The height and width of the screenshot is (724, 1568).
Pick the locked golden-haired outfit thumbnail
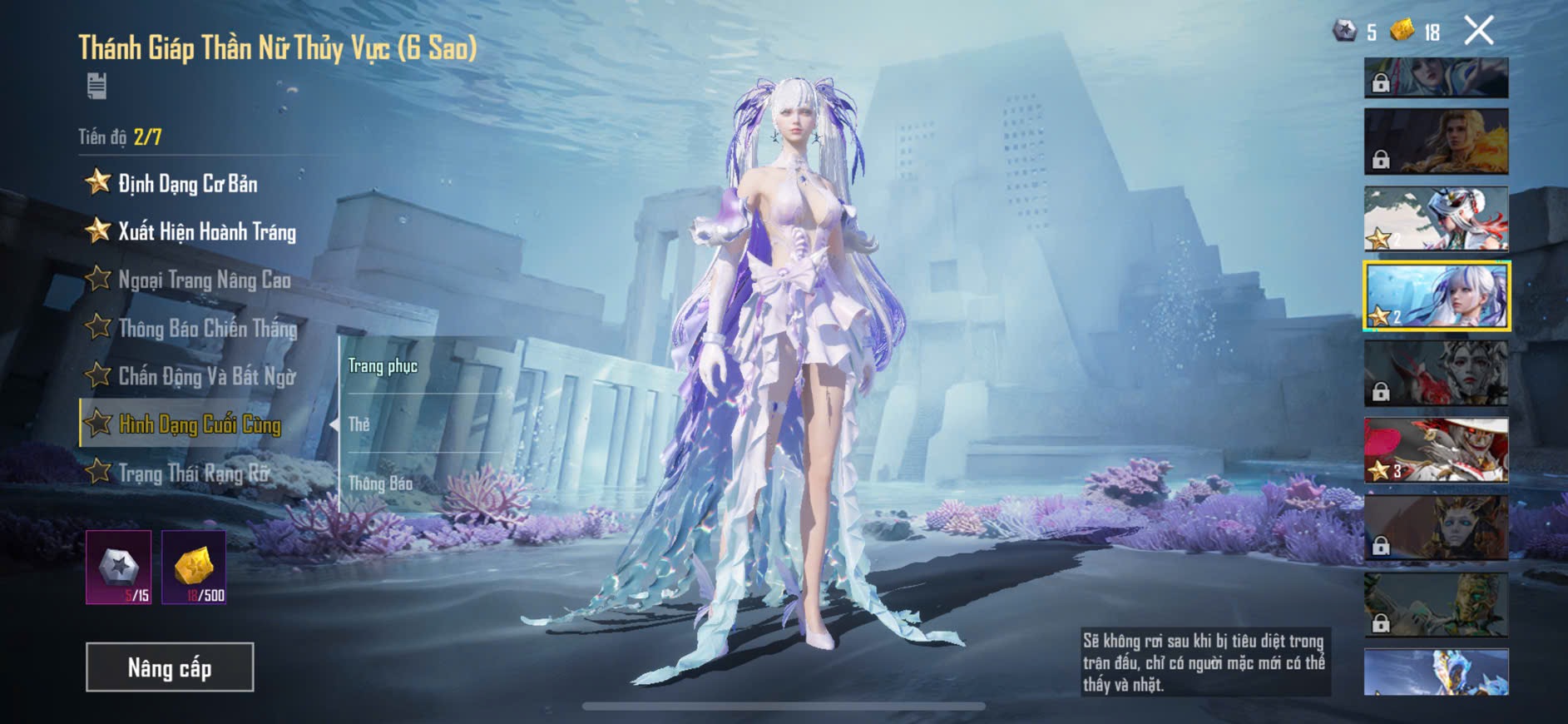[x=1436, y=141]
